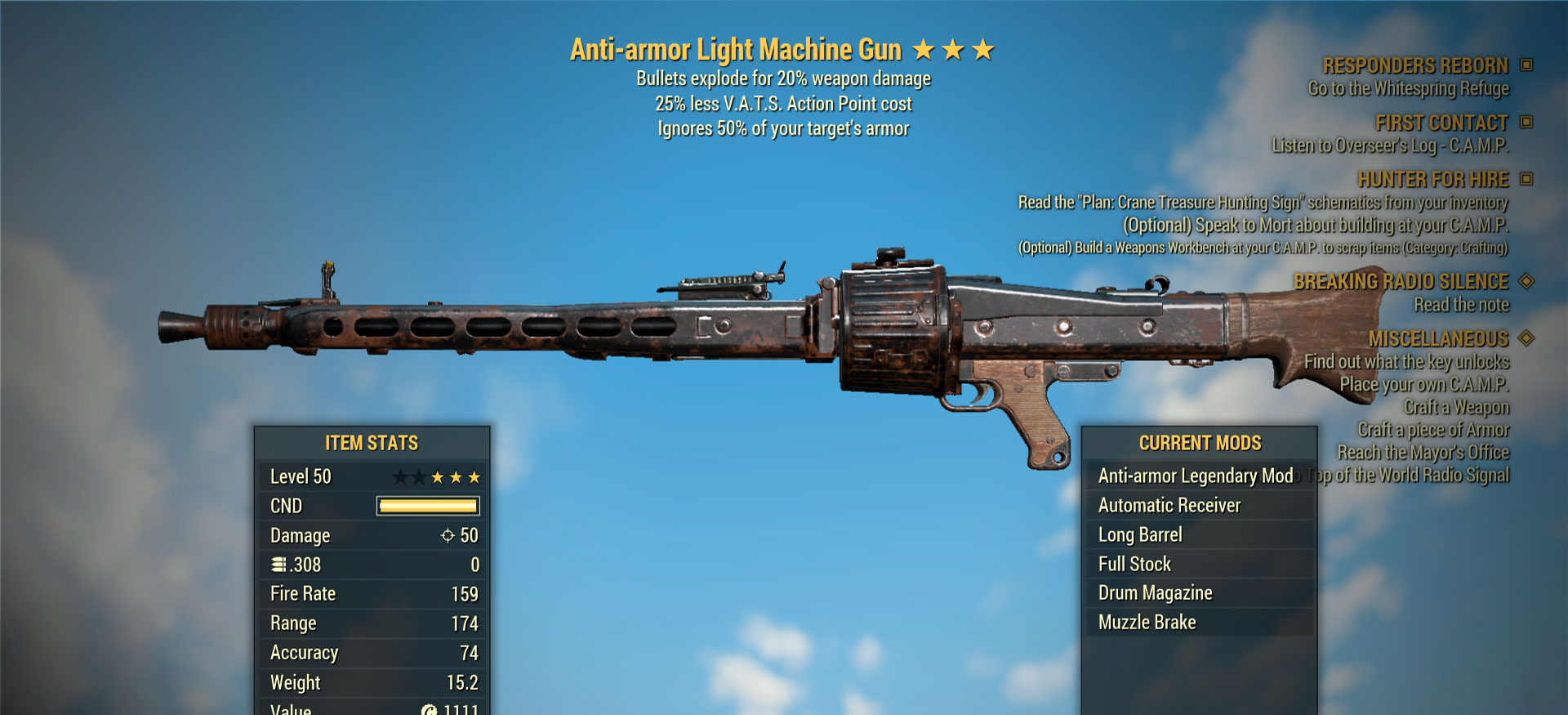Select the First Contact quest entry

tap(1441, 123)
